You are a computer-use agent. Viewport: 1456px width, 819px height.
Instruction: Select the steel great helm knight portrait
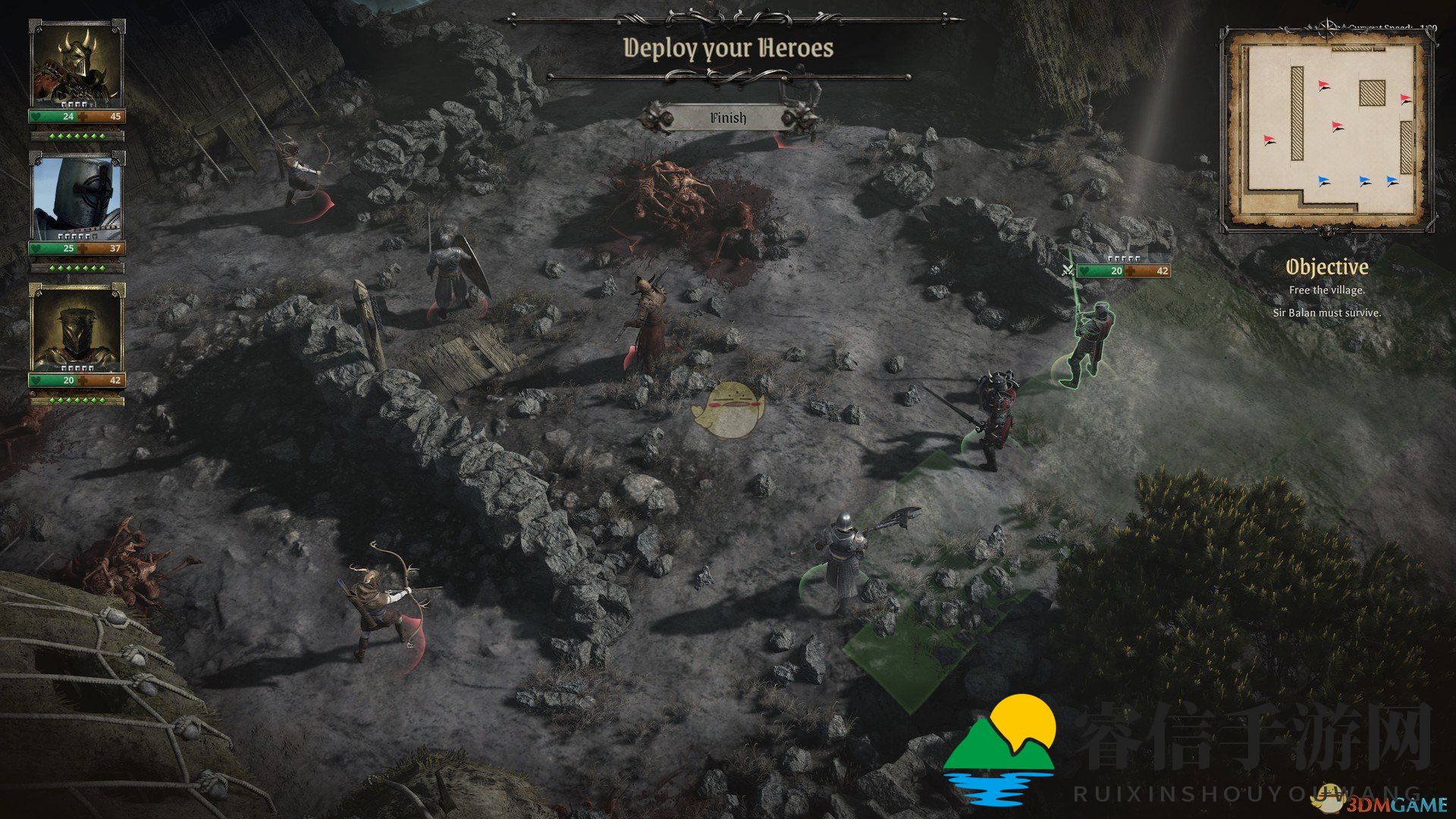(x=77, y=197)
